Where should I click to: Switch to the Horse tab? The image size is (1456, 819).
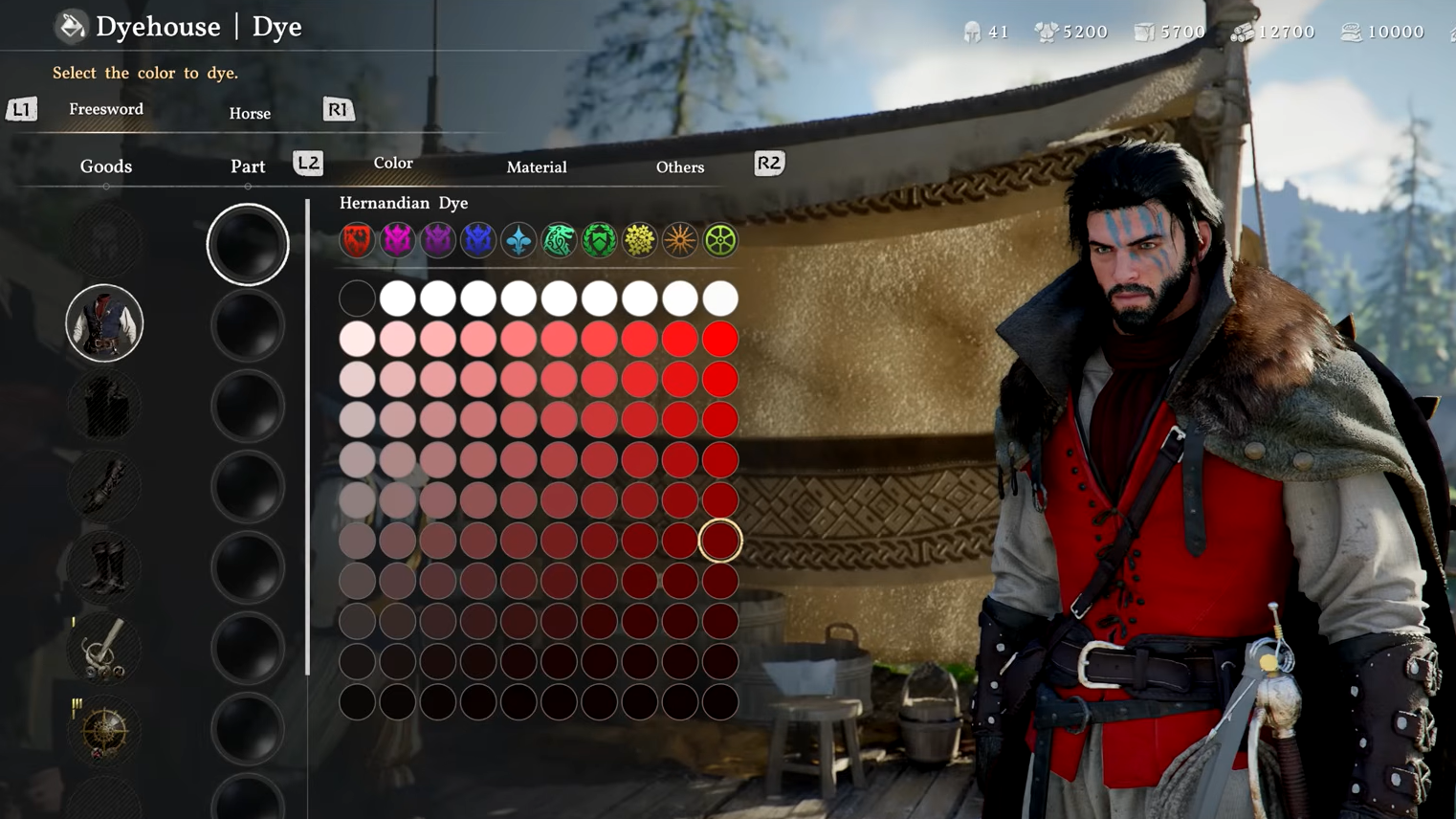tap(250, 113)
